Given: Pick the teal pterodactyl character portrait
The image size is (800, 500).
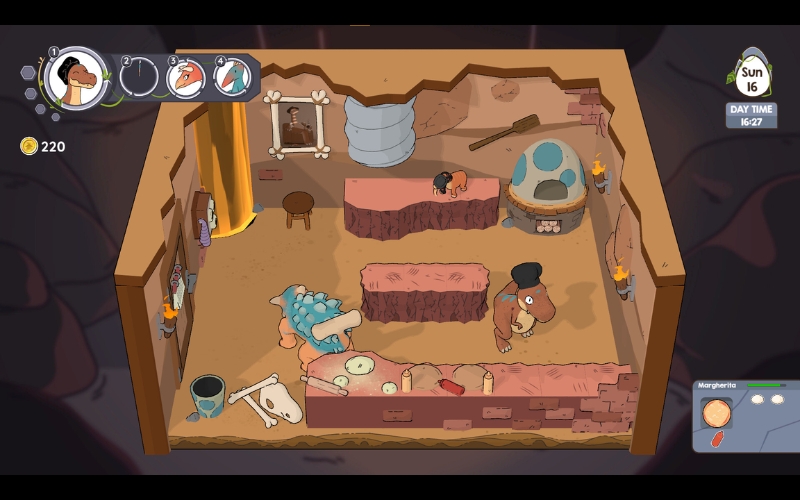Looking at the screenshot, I should pos(232,77).
